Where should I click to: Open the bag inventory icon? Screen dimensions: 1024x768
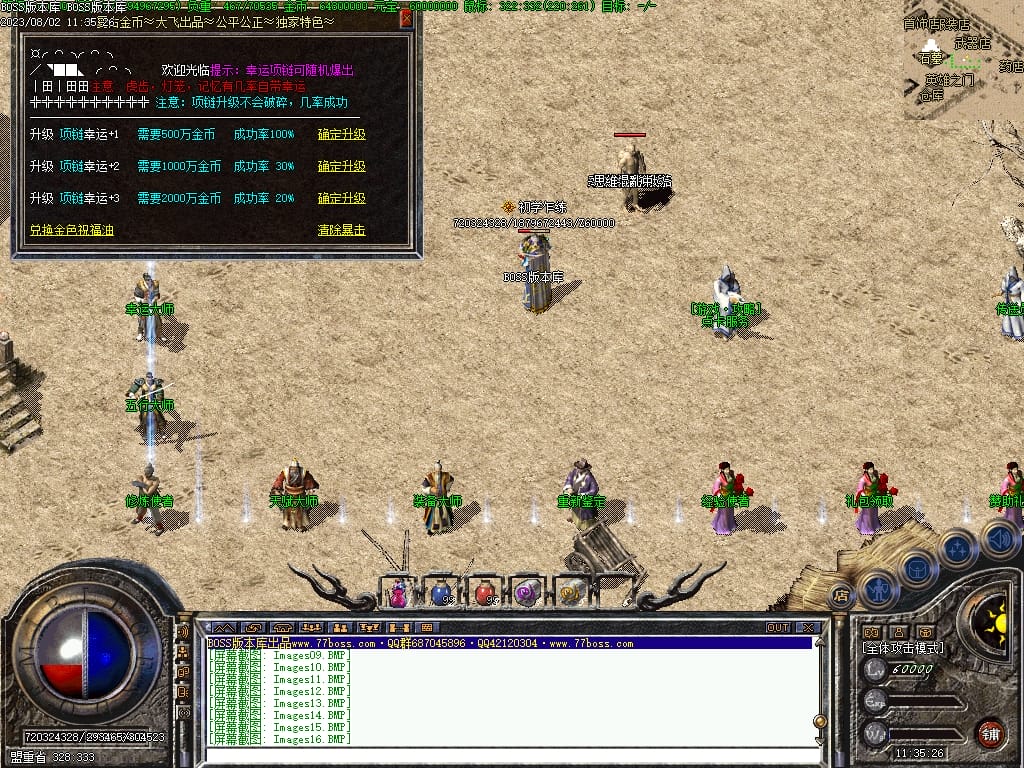[917, 570]
